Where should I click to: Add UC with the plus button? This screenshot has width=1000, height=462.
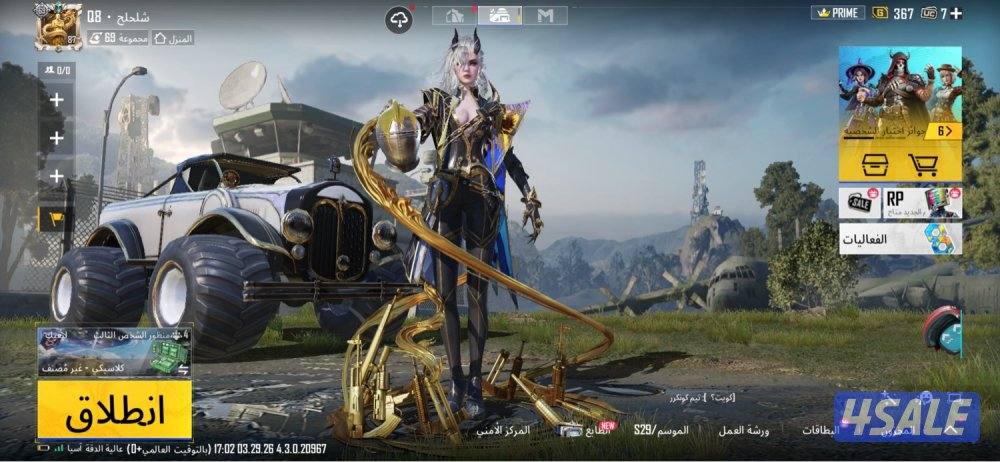tap(956, 13)
